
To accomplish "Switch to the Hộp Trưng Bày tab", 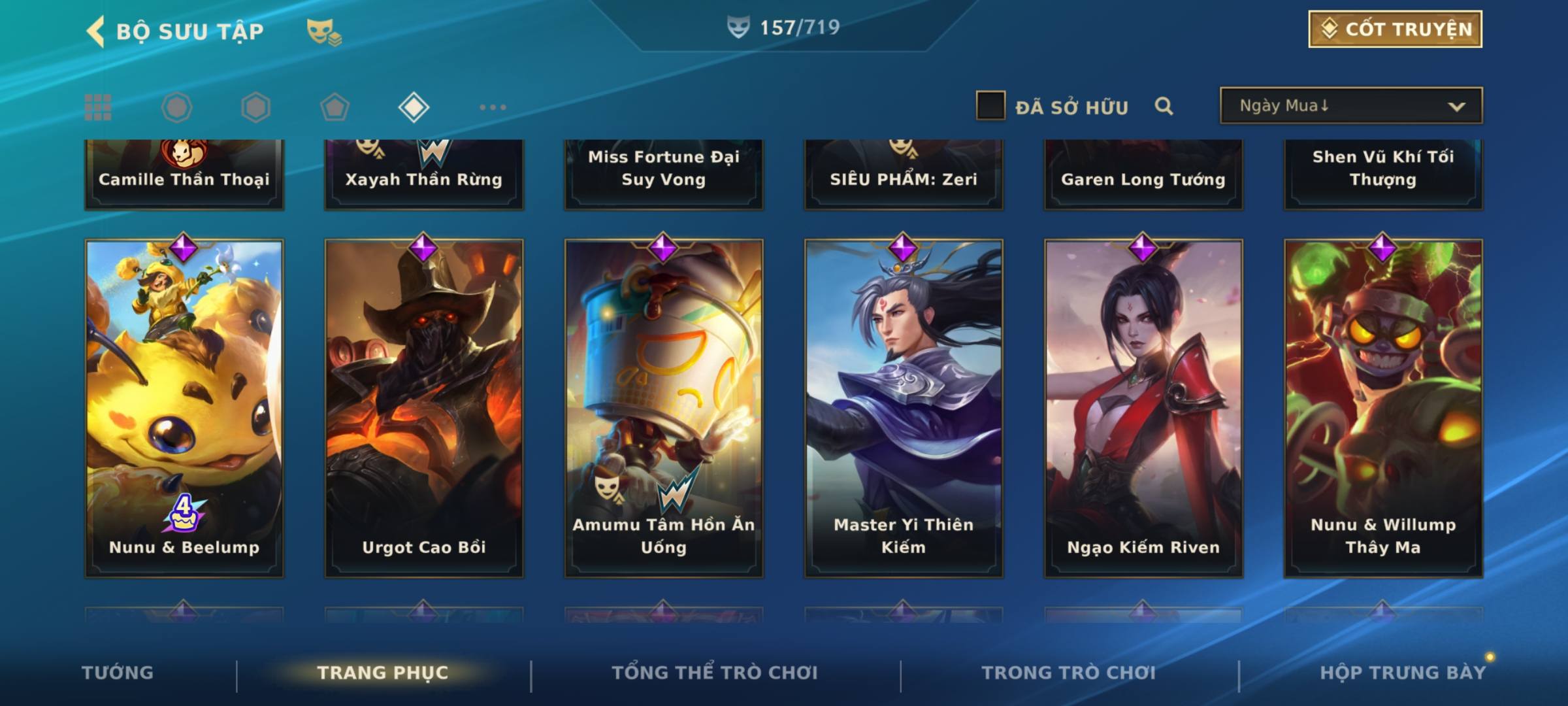I will (x=1403, y=673).
